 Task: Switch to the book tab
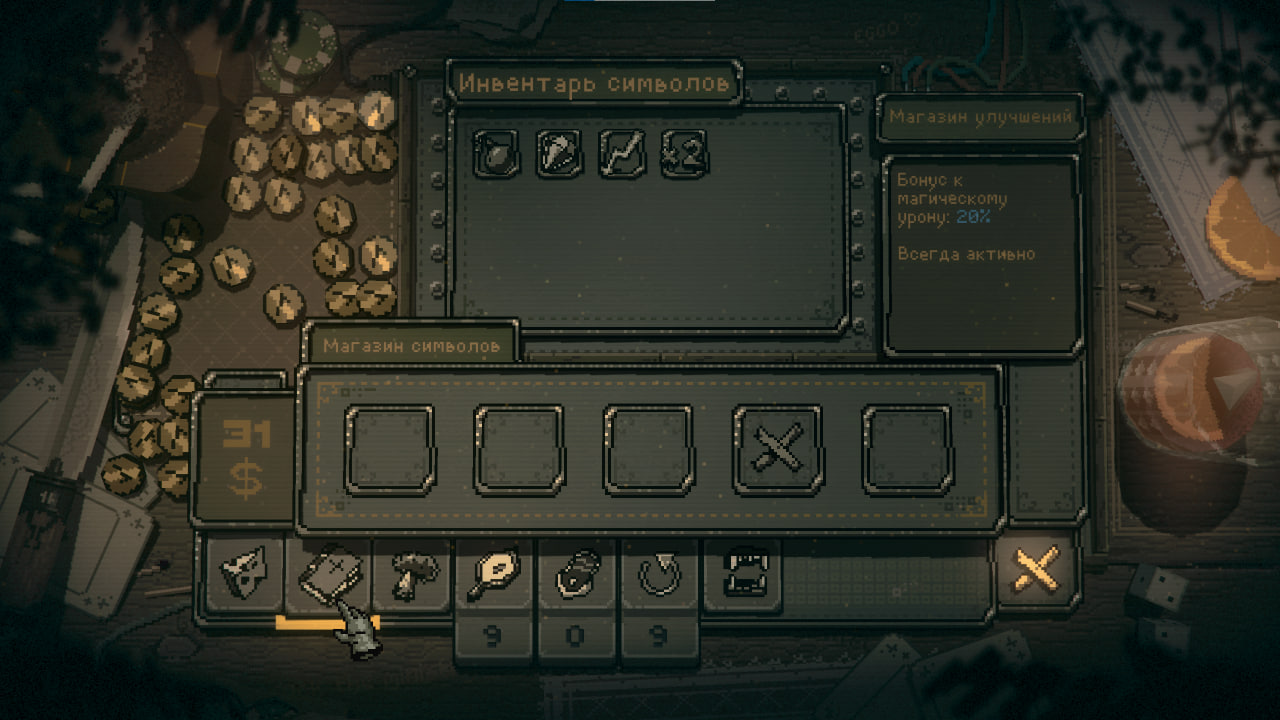[x=327, y=576]
